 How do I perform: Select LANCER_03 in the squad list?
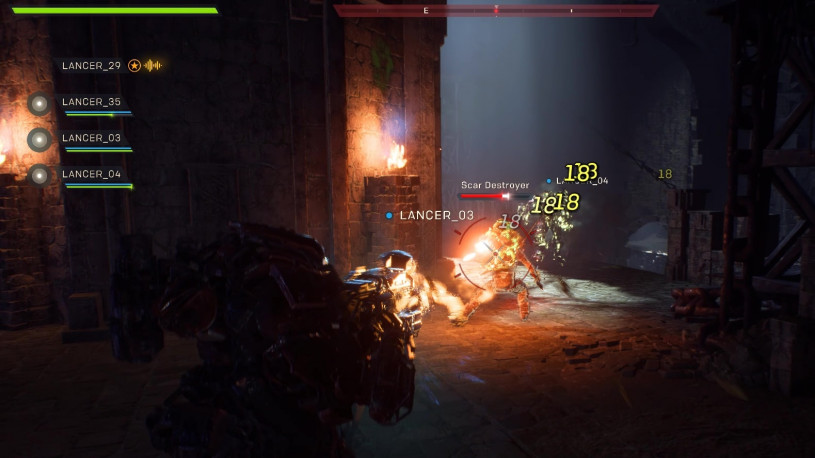(x=91, y=138)
